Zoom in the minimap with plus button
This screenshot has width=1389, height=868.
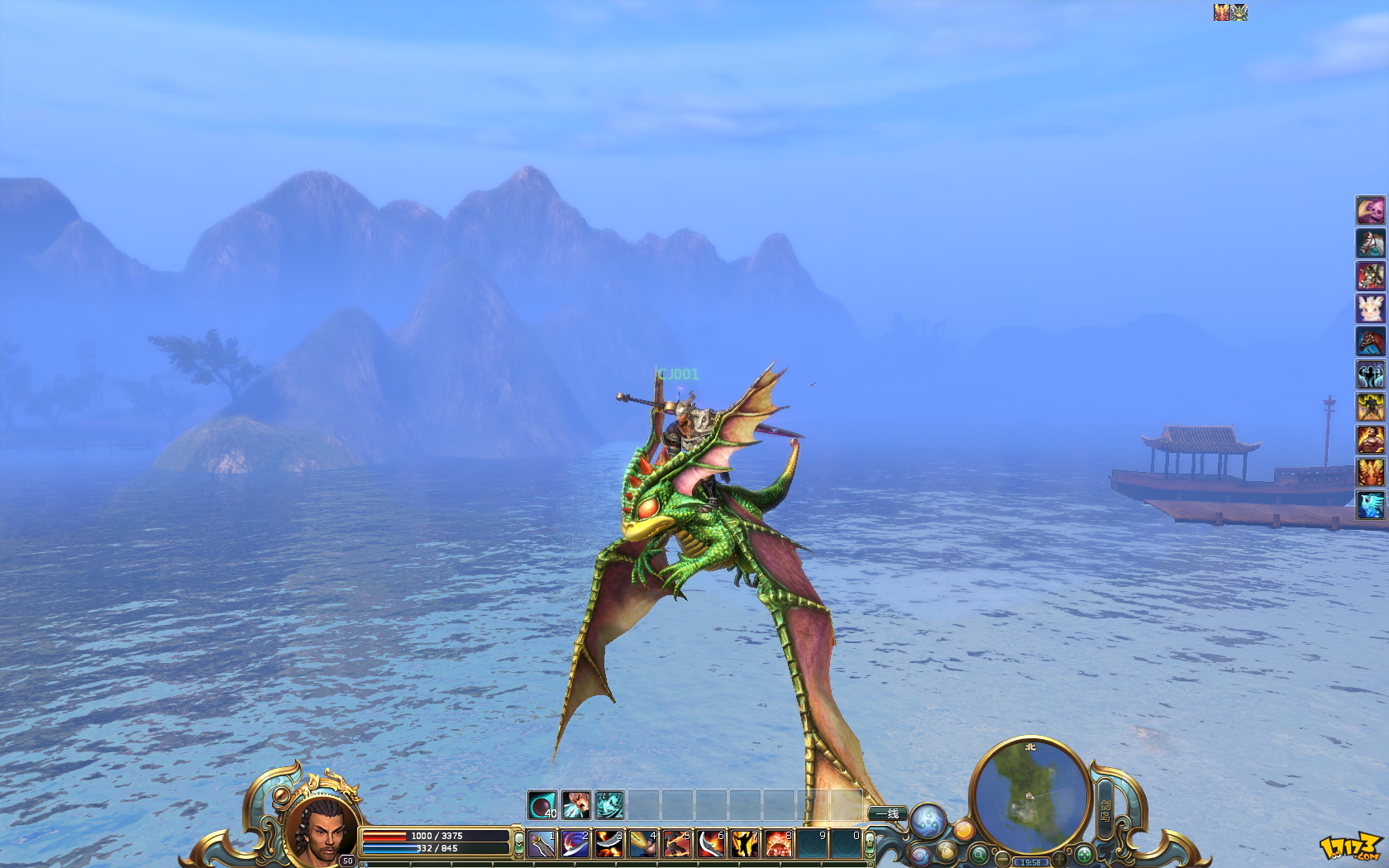pos(1059,859)
